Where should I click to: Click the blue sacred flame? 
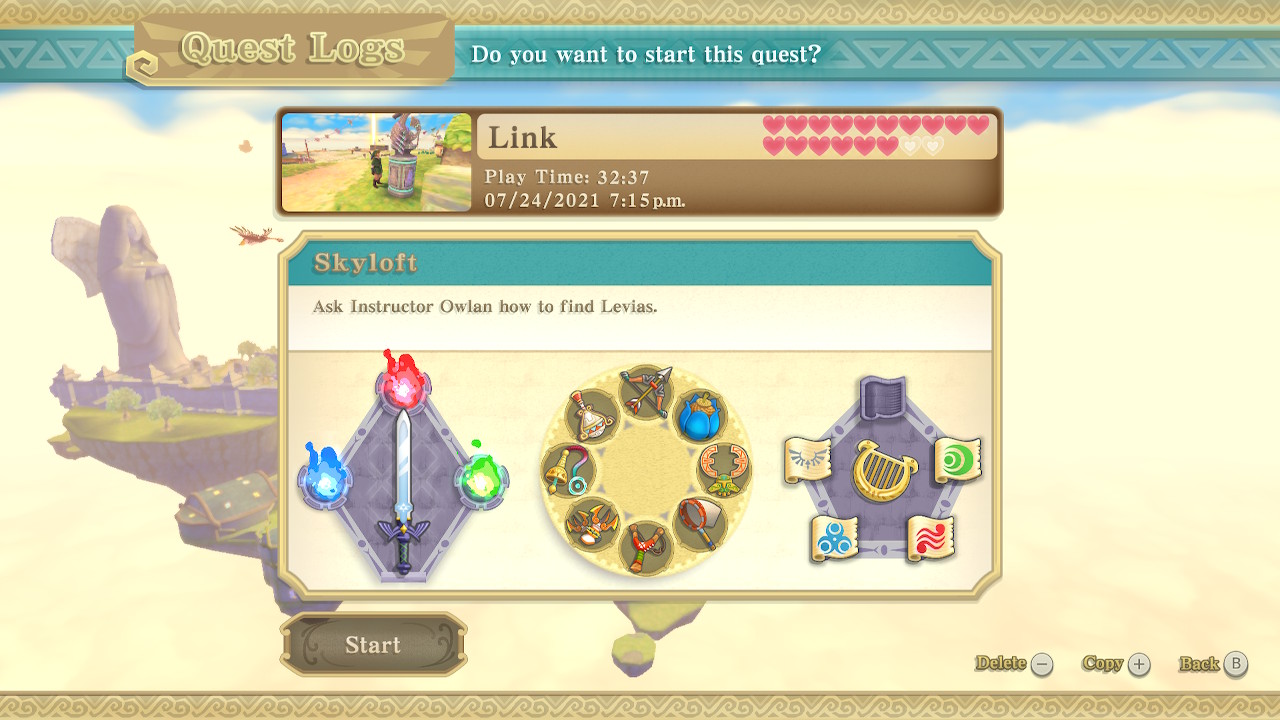(x=324, y=479)
